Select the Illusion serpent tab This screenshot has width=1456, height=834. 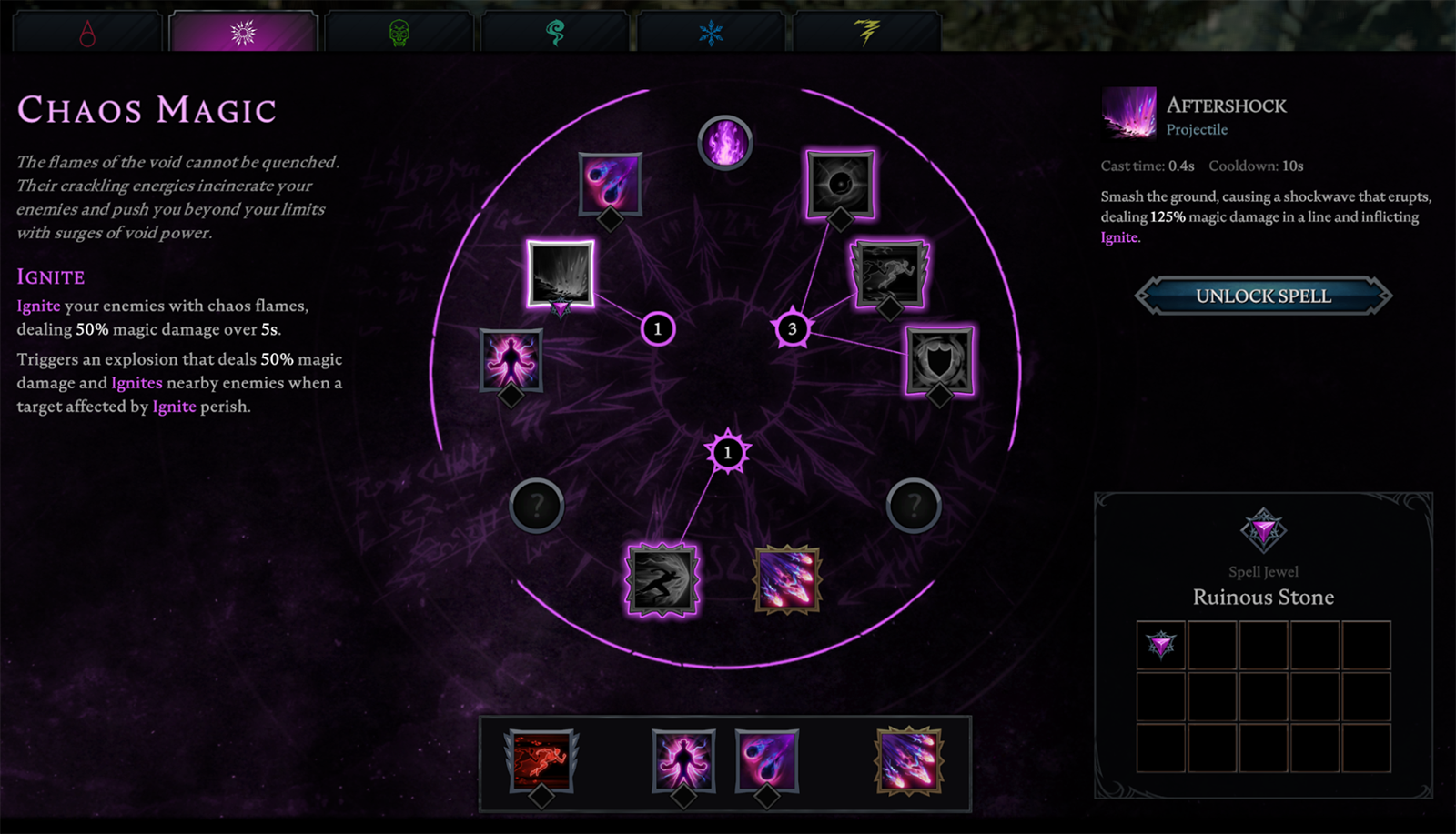pos(555,34)
